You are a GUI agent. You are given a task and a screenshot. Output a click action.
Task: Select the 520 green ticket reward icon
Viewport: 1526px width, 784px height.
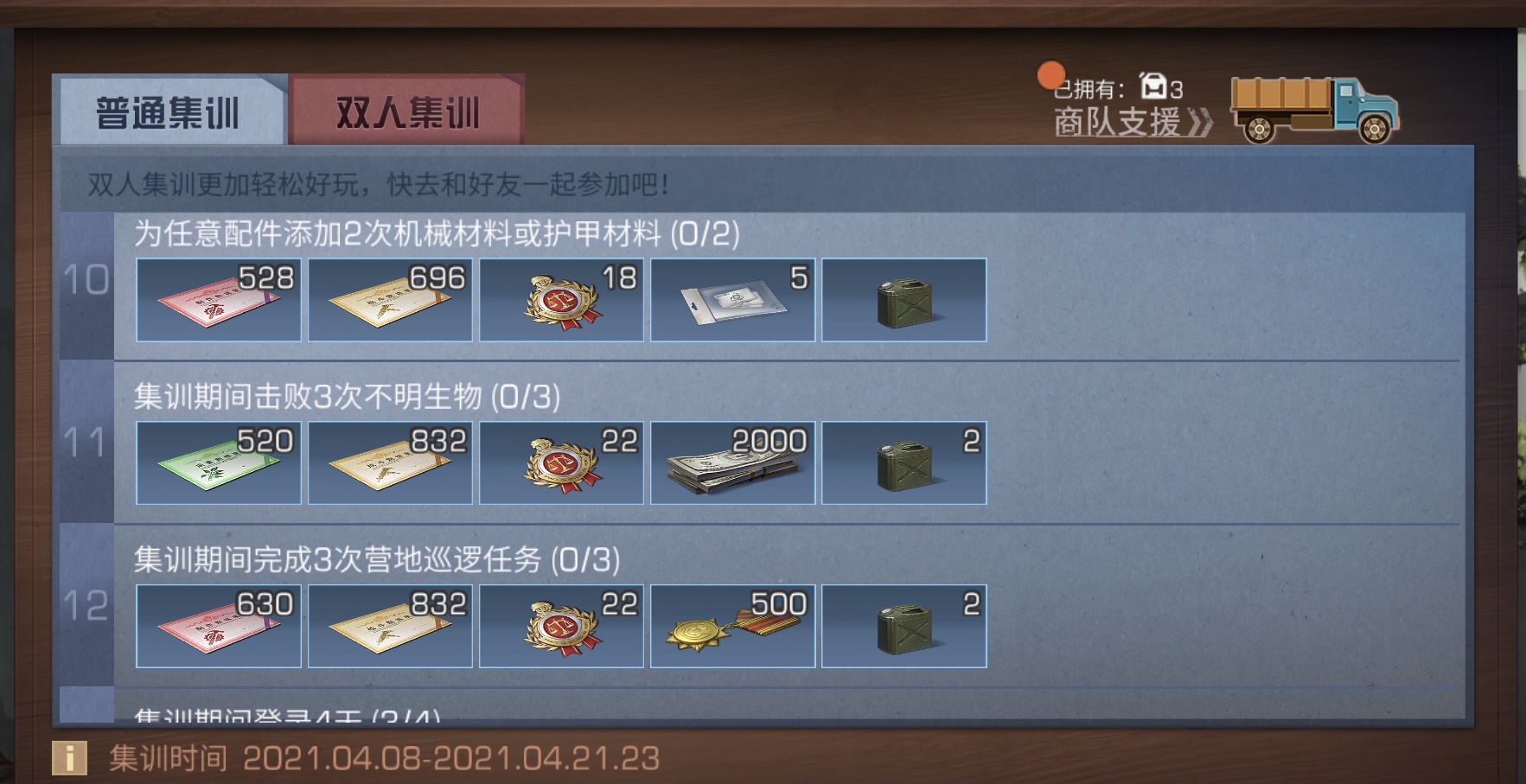click(218, 462)
